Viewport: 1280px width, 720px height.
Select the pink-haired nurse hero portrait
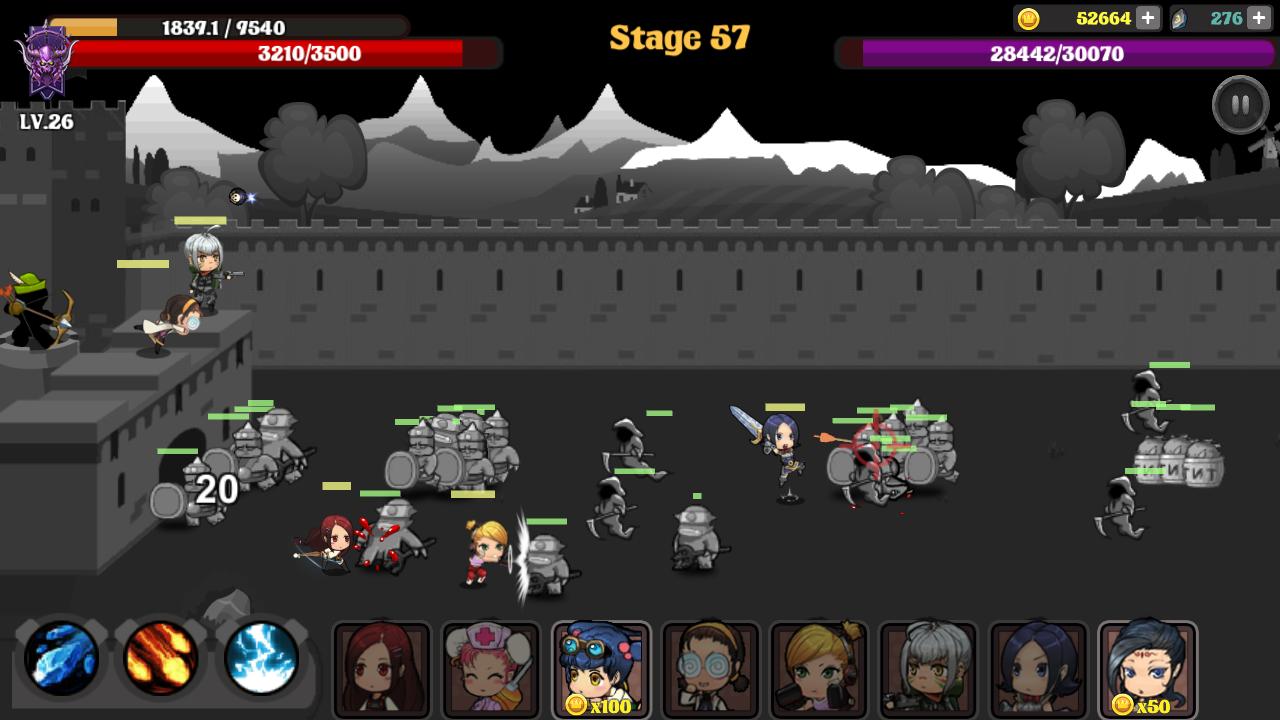click(491, 668)
